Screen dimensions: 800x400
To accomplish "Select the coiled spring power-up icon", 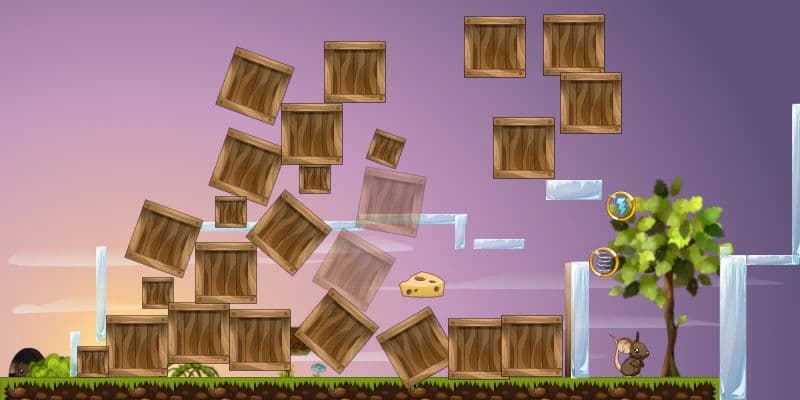I will coord(603,262).
